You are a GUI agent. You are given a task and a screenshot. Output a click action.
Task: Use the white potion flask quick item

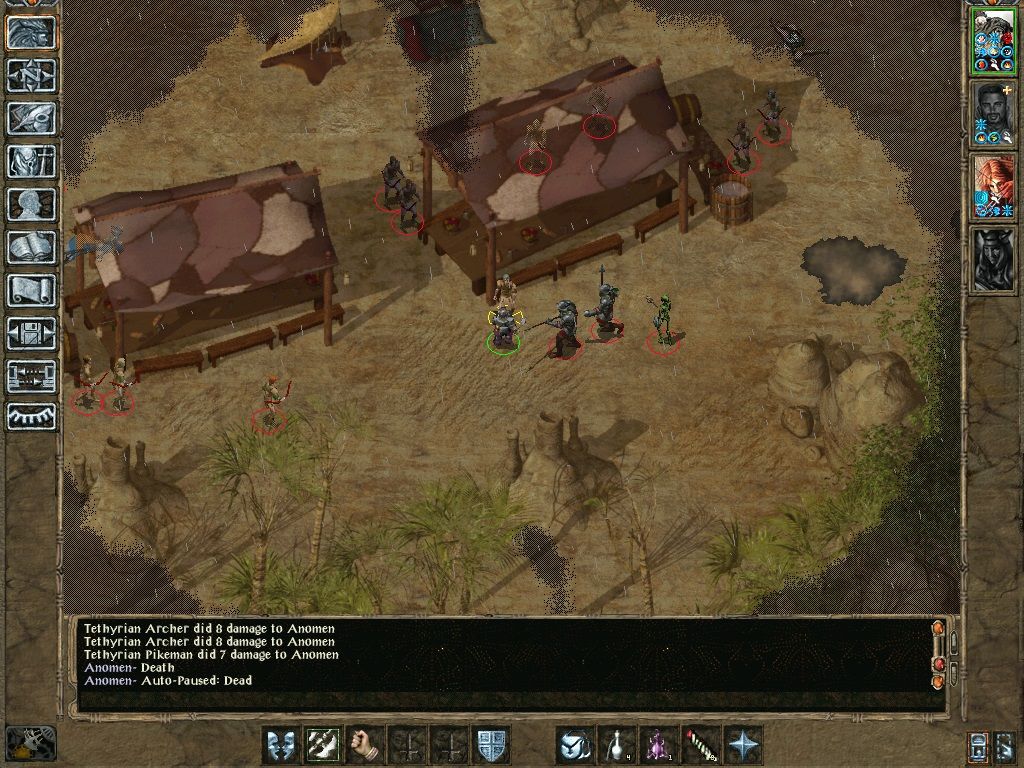coord(617,745)
